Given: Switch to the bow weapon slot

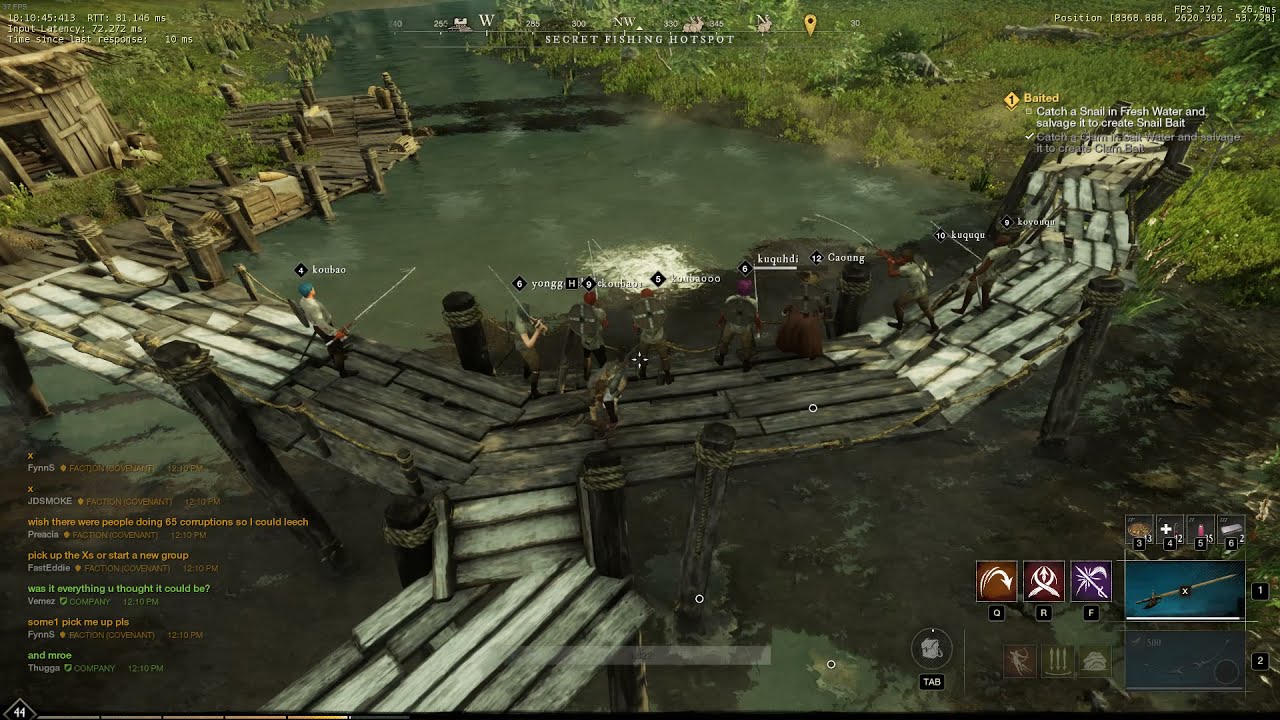Looking at the screenshot, I should [1185, 660].
